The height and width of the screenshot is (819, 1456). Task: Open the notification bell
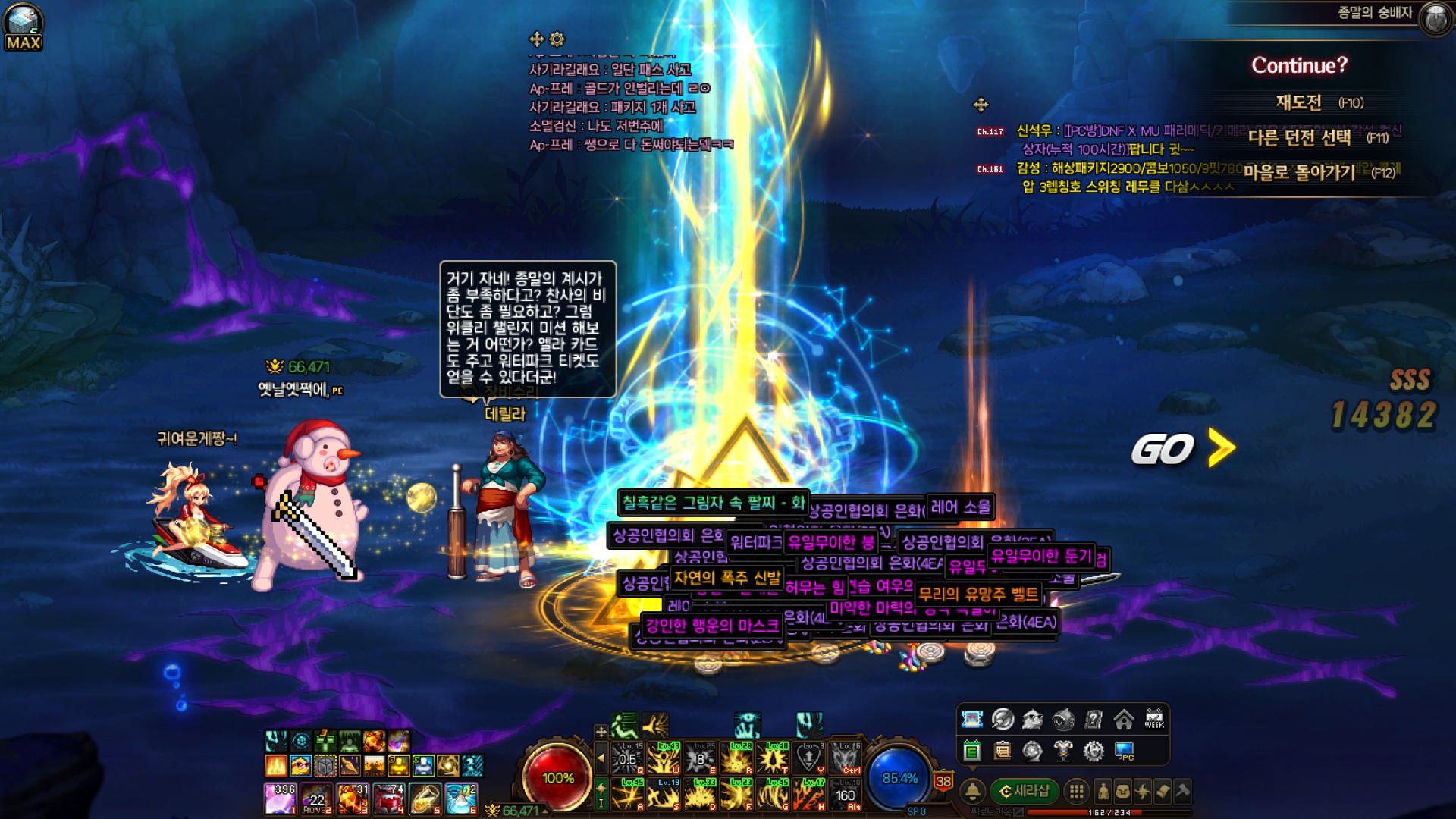972,791
